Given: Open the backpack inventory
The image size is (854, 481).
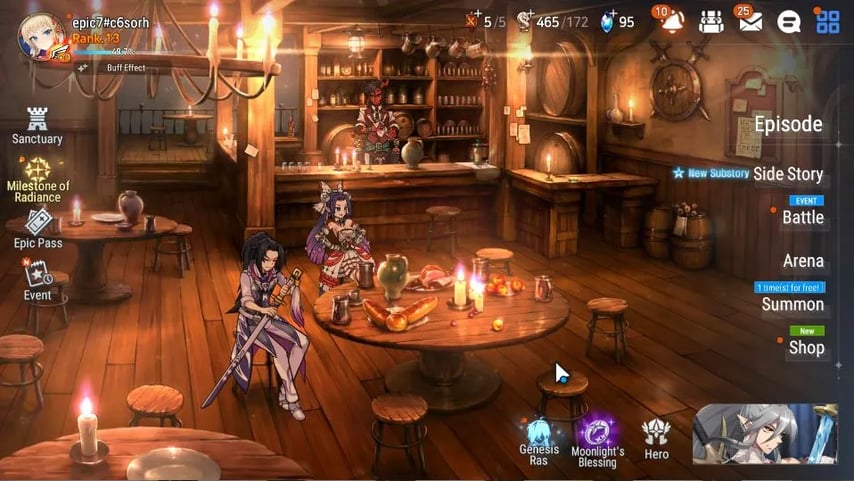Looking at the screenshot, I should [x=711, y=21].
